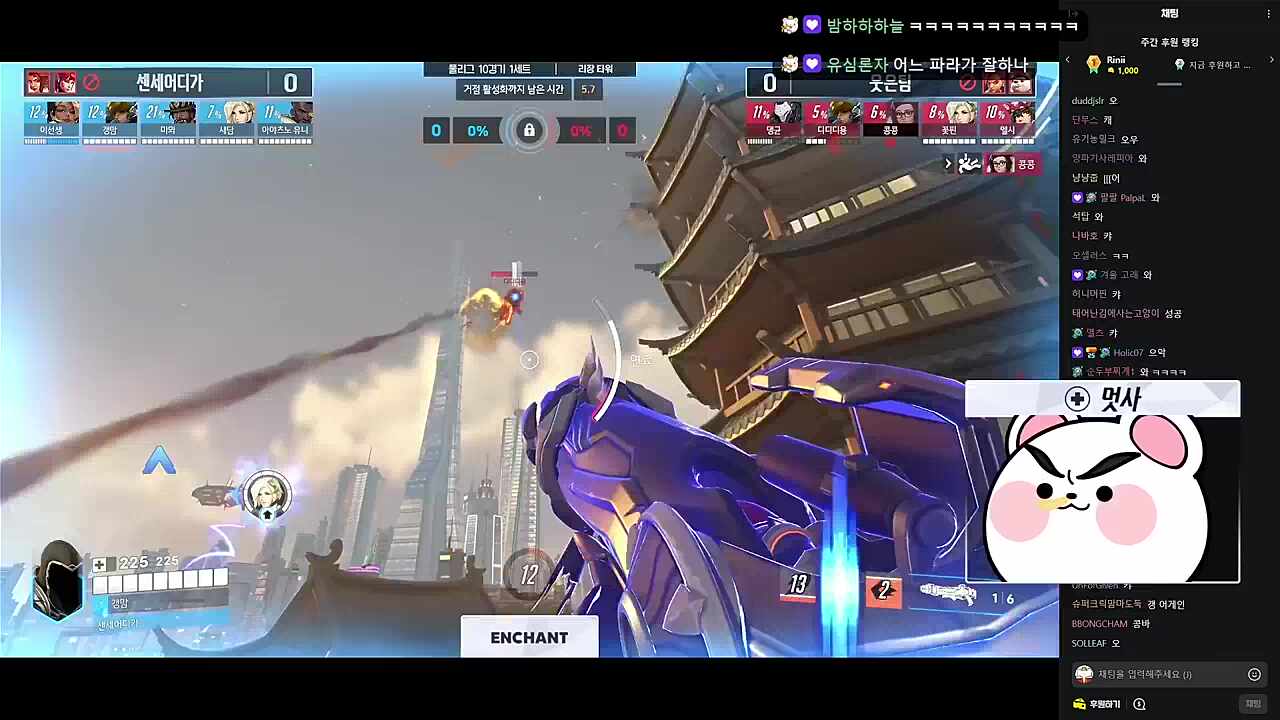Click the 지금 후원하고 donation link
Image resolution: width=1280 pixels, height=720 pixels.
(1215, 64)
